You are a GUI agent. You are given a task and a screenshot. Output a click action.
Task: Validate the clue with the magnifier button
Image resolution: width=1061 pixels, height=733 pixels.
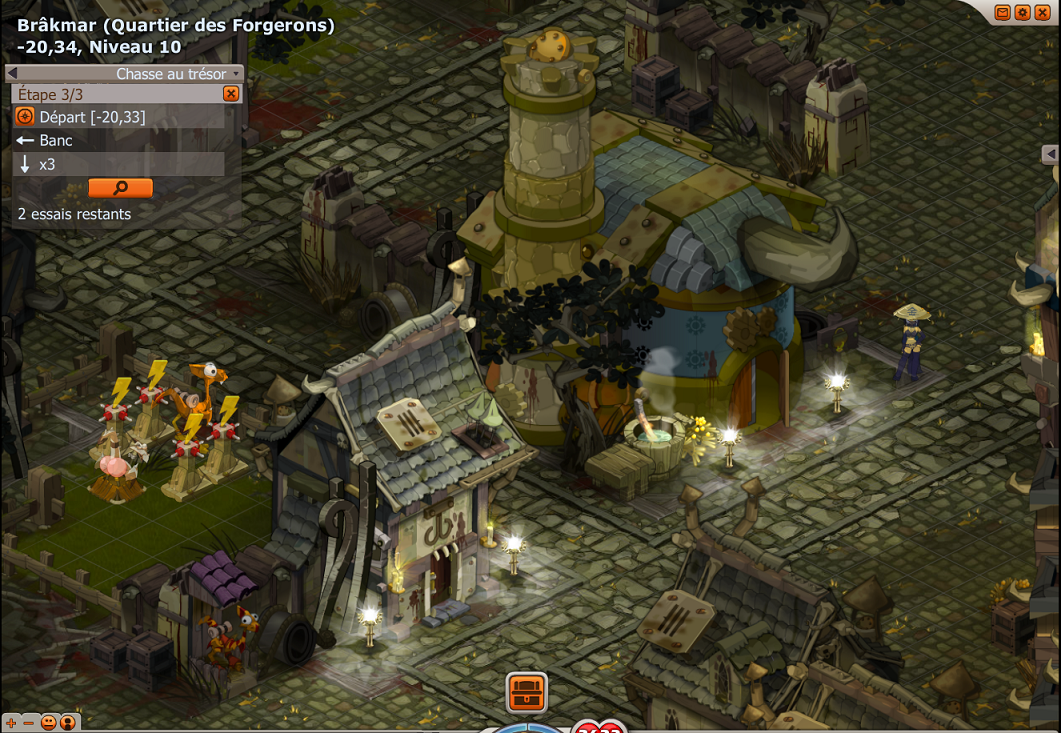tap(120, 187)
